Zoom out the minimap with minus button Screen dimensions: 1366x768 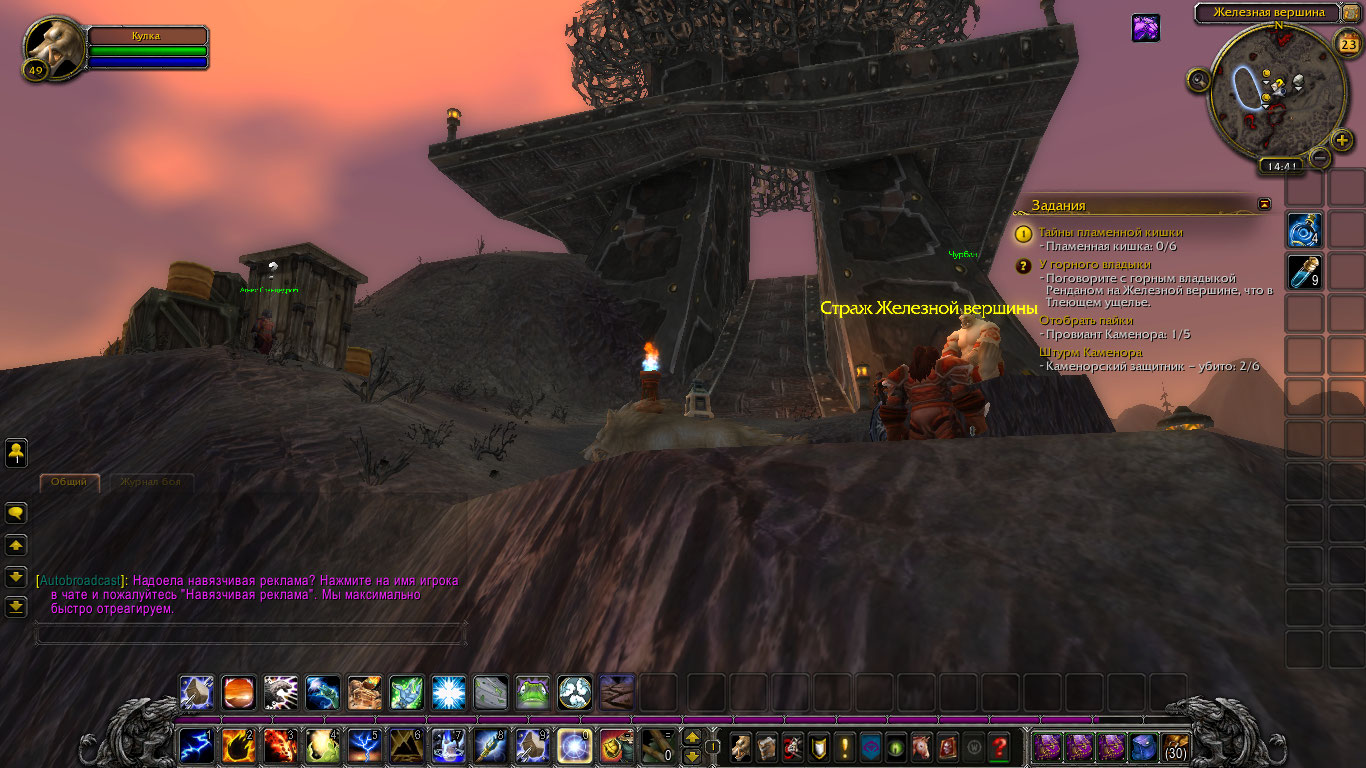[x=1320, y=157]
